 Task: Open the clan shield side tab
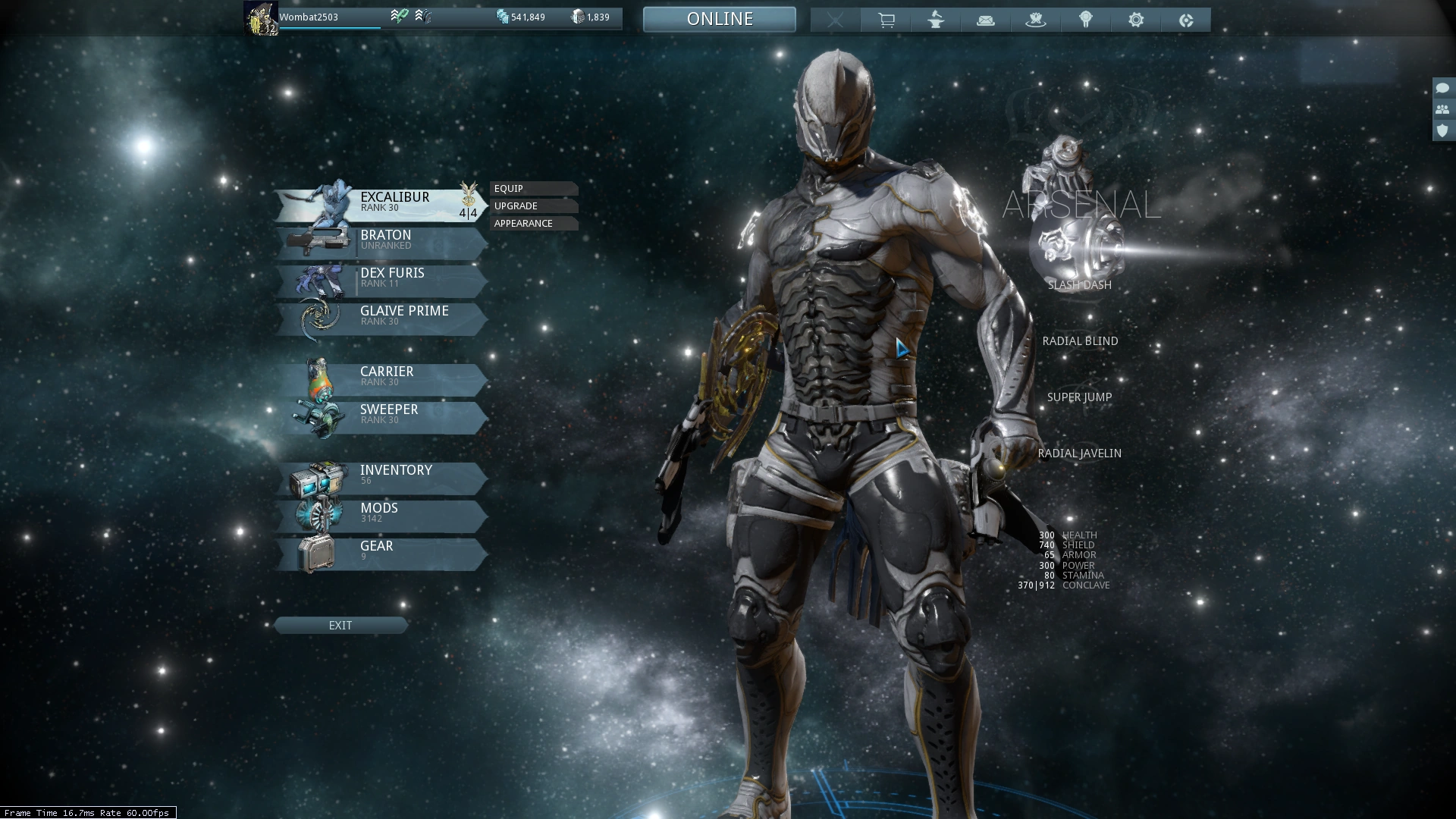(1442, 130)
